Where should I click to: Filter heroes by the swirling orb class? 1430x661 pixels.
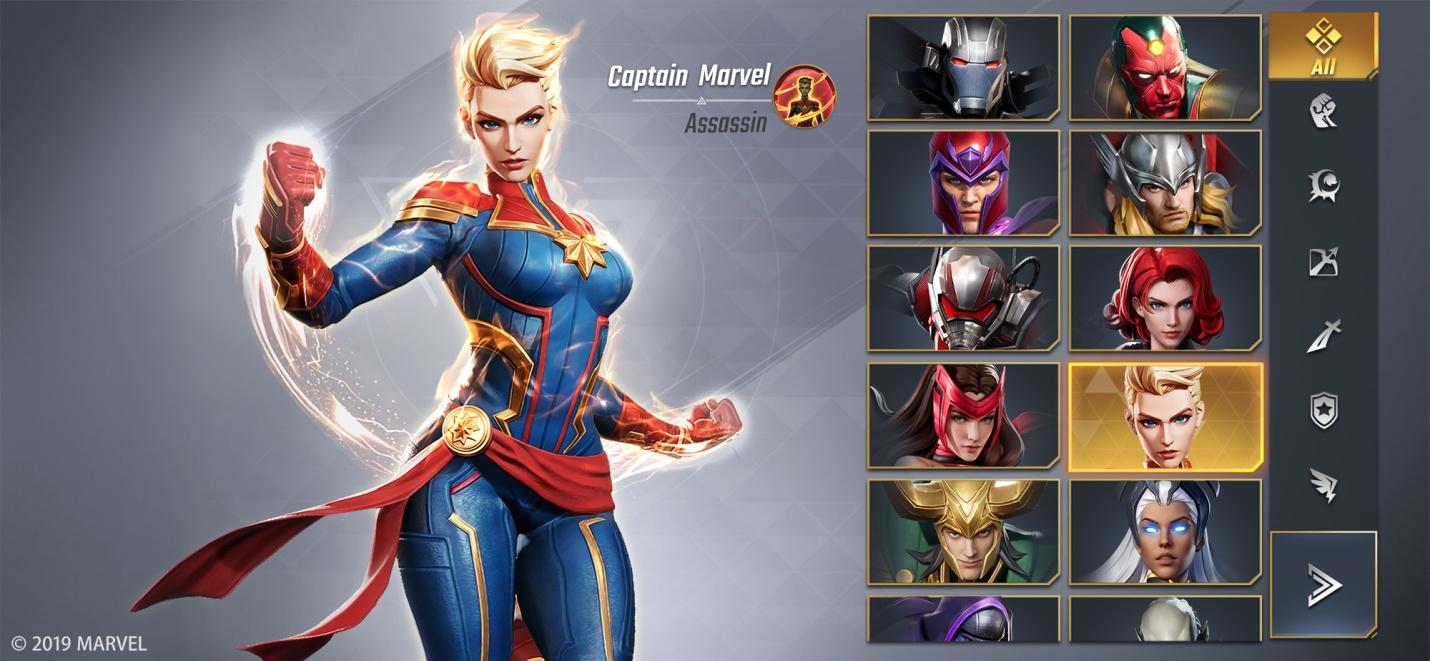[x=1323, y=186]
